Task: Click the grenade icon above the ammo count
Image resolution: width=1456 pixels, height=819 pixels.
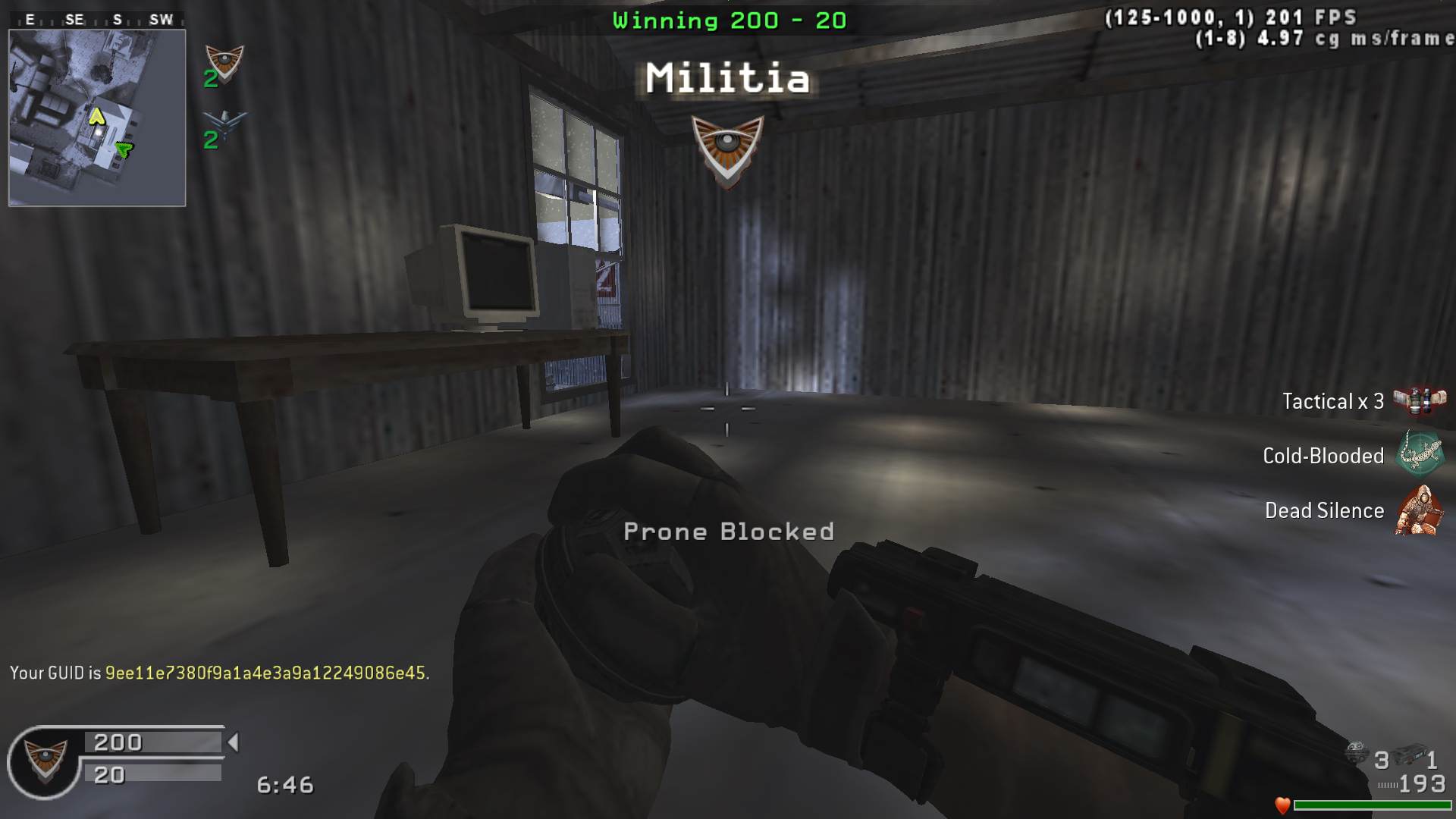Action: pos(1357,753)
